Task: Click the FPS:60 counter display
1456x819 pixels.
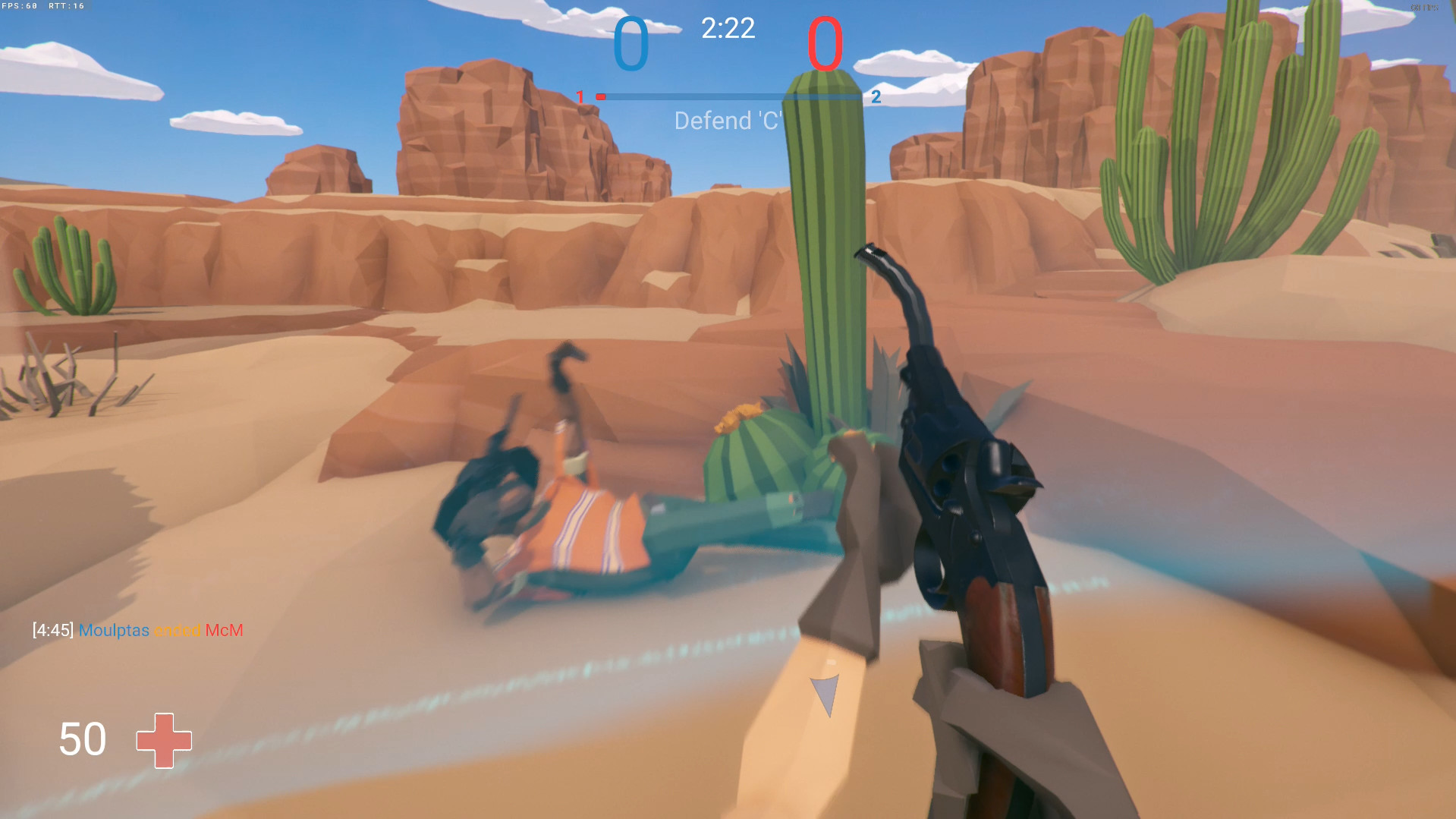Action: (x=20, y=5)
